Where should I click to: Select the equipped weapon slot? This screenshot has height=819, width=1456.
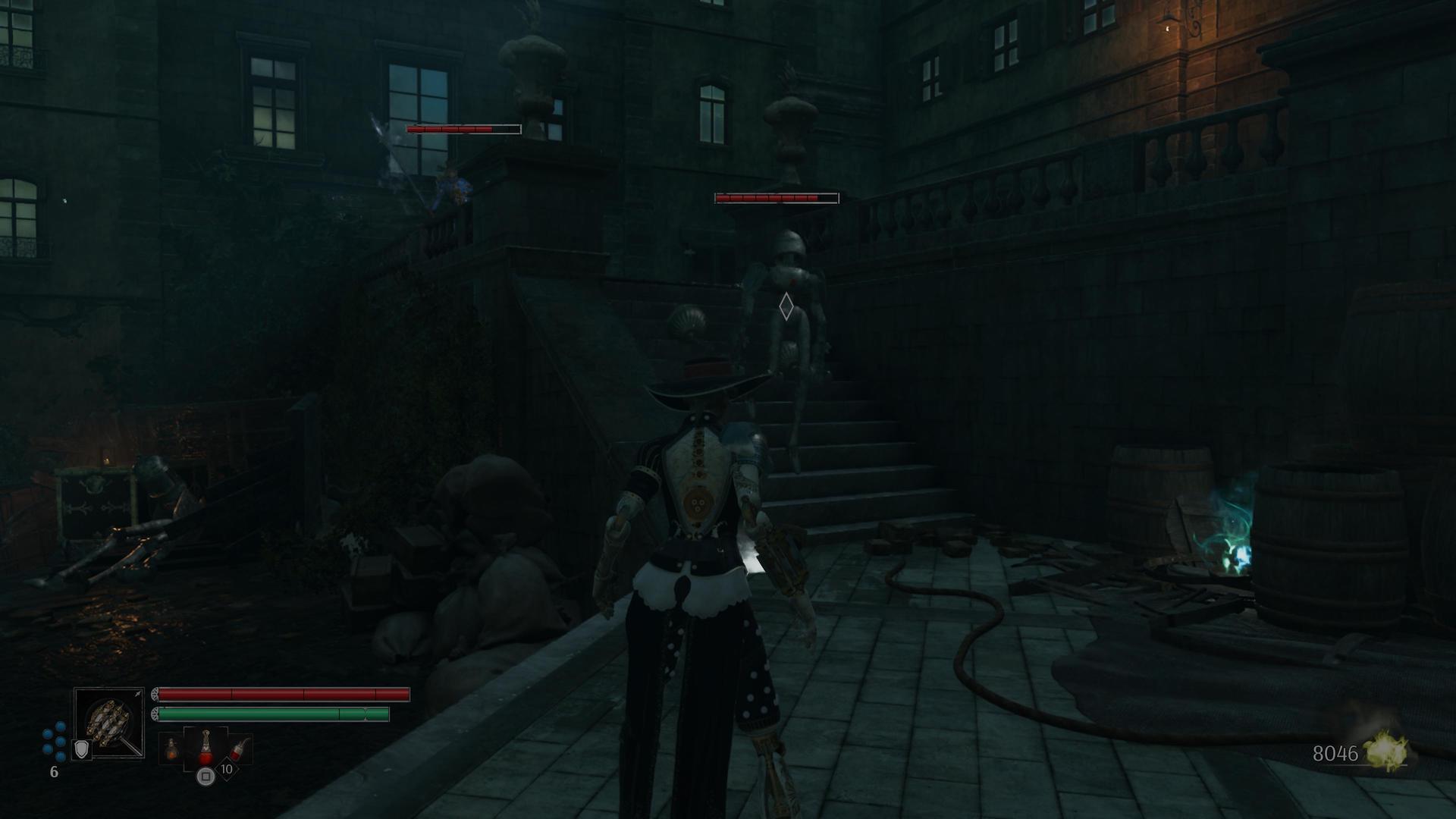tap(109, 722)
